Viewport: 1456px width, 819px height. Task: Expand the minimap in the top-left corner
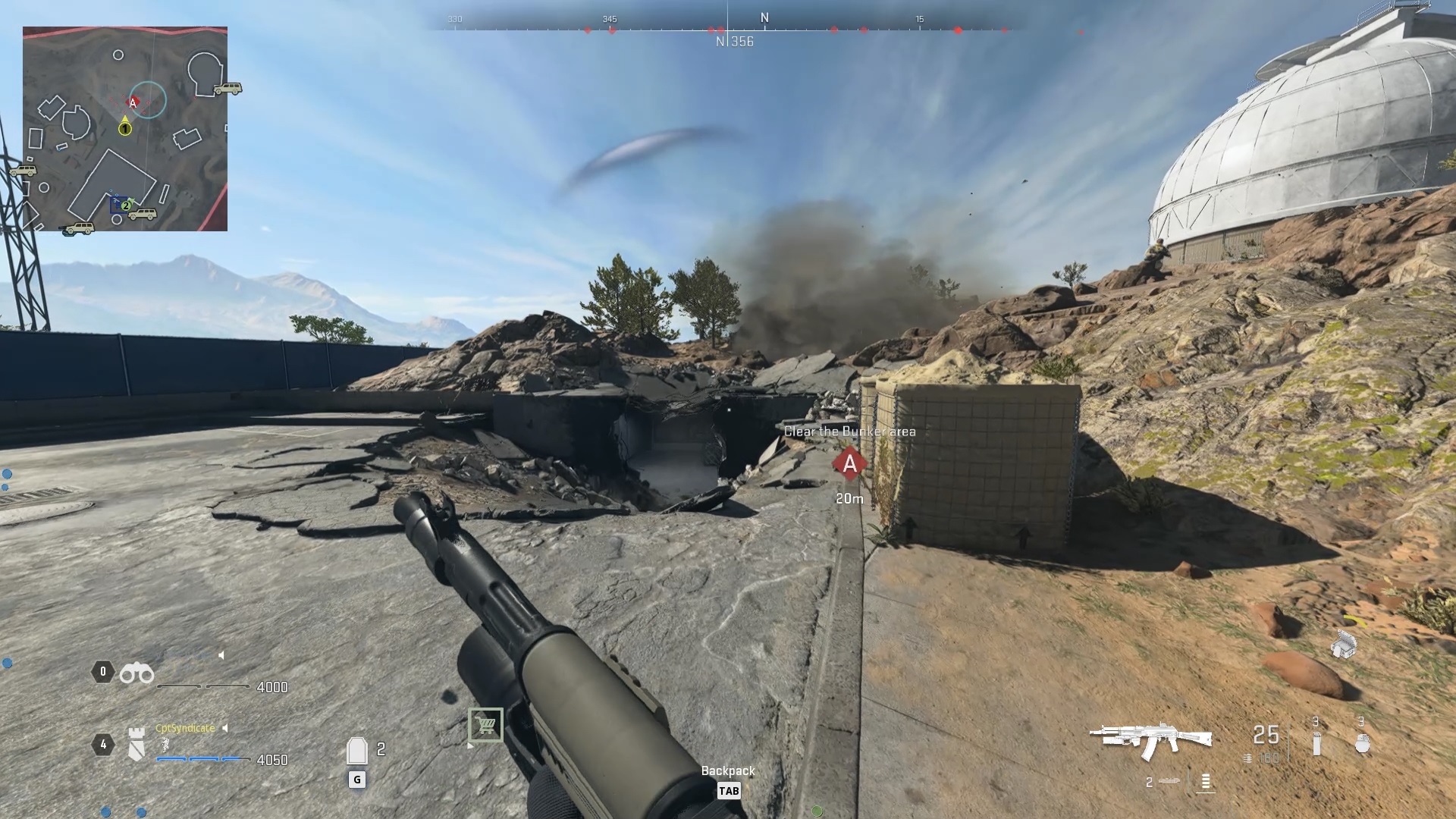tap(125, 125)
